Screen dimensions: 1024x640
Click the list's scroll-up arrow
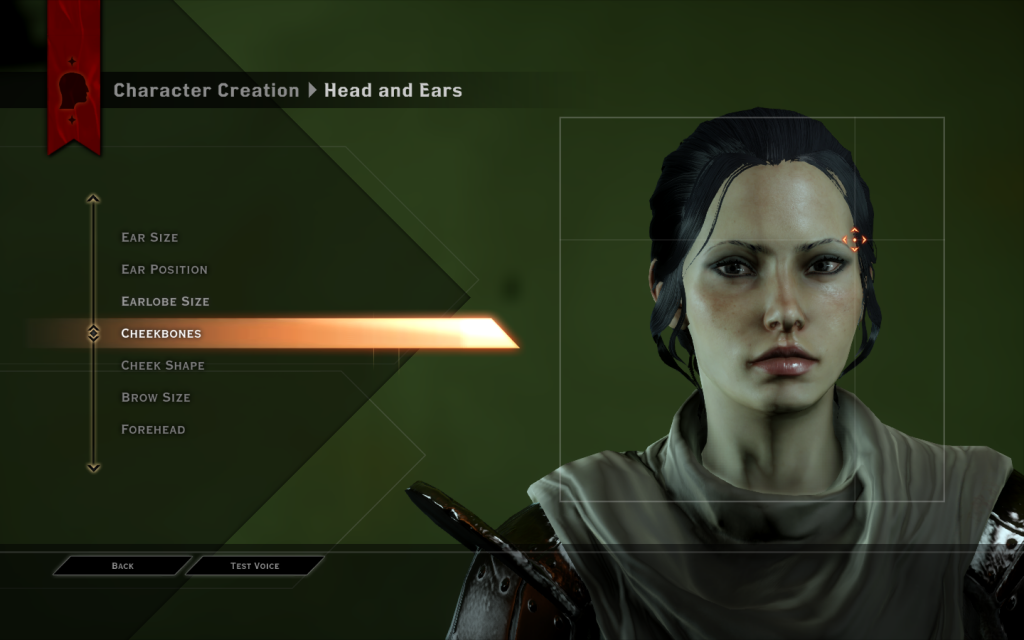[x=93, y=199]
